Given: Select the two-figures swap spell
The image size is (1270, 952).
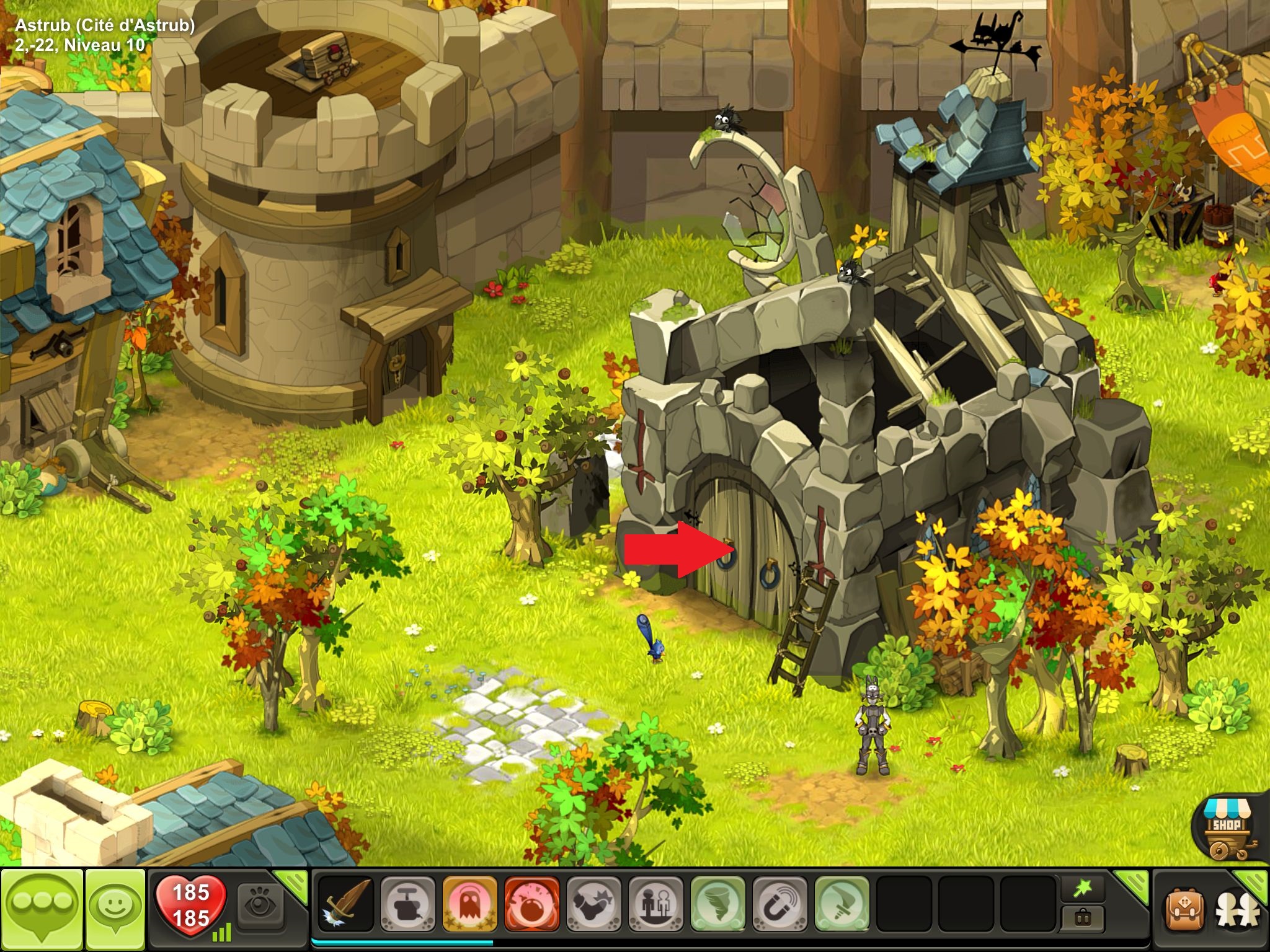Looking at the screenshot, I should coord(655,904).
